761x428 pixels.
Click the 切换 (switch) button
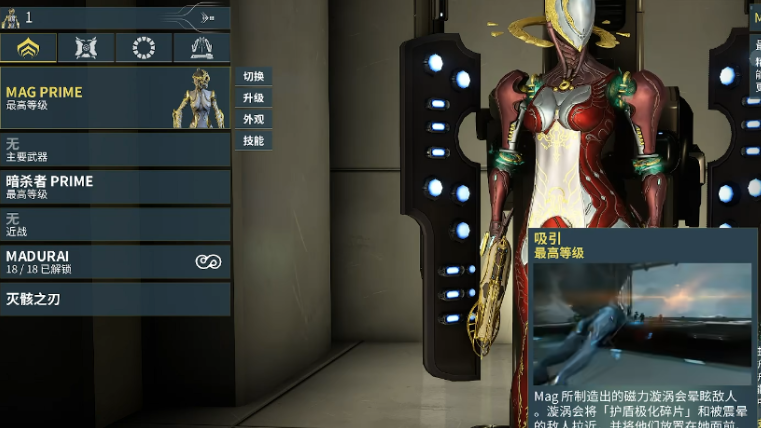coord(253,77)
